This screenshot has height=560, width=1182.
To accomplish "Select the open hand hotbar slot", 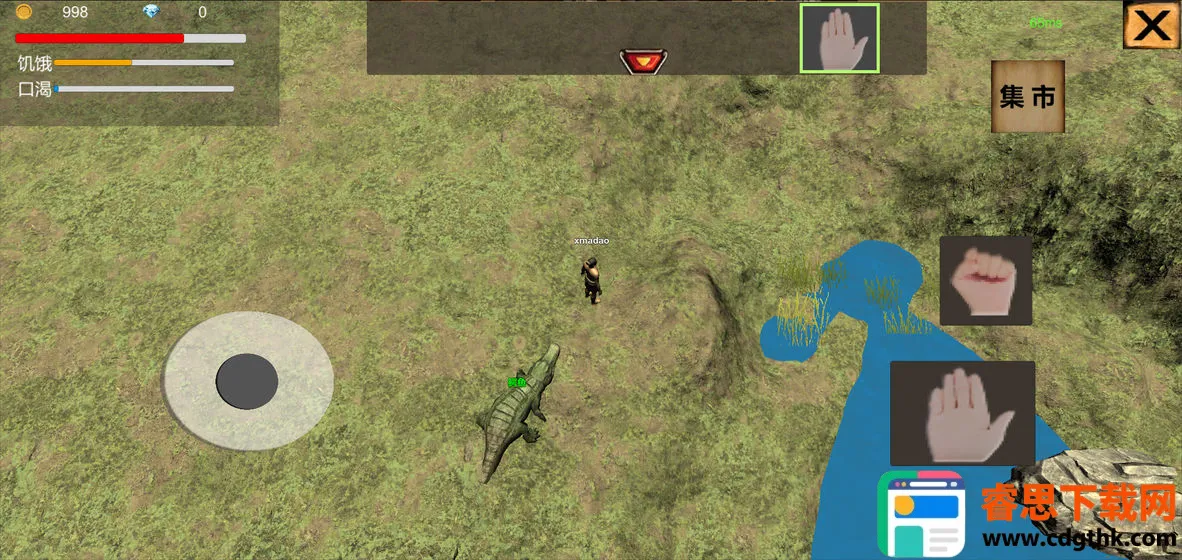I will (839, 39).
